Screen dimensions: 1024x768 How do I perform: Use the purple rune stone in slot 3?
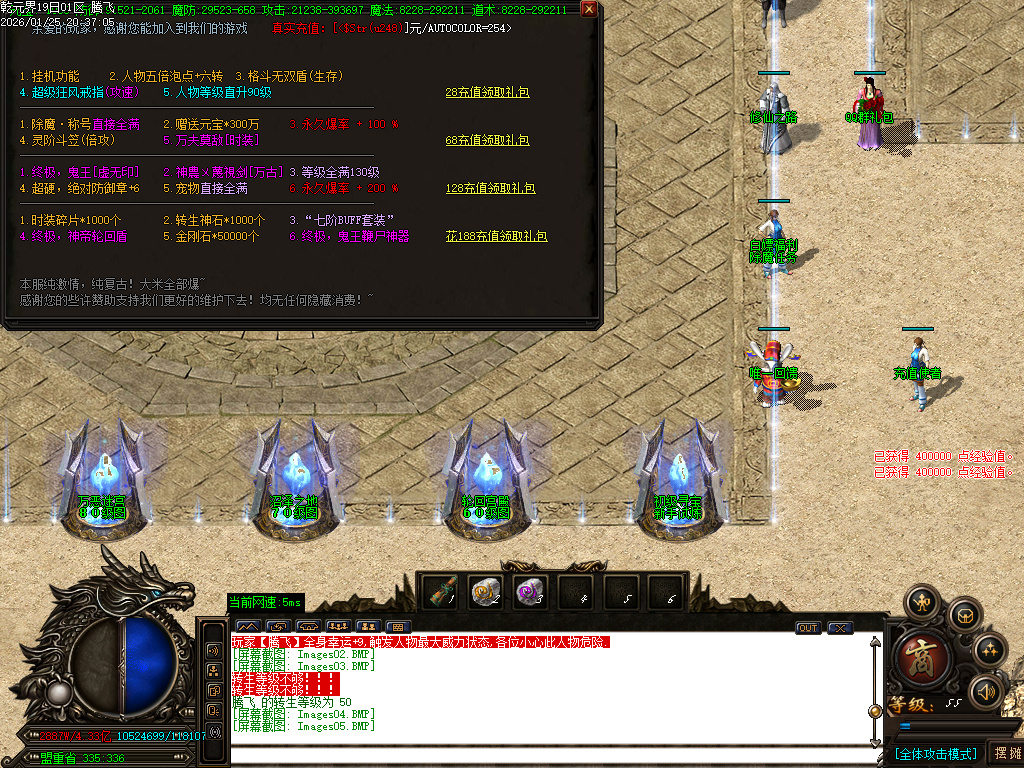pyautogui.click(x=531, y=592)
